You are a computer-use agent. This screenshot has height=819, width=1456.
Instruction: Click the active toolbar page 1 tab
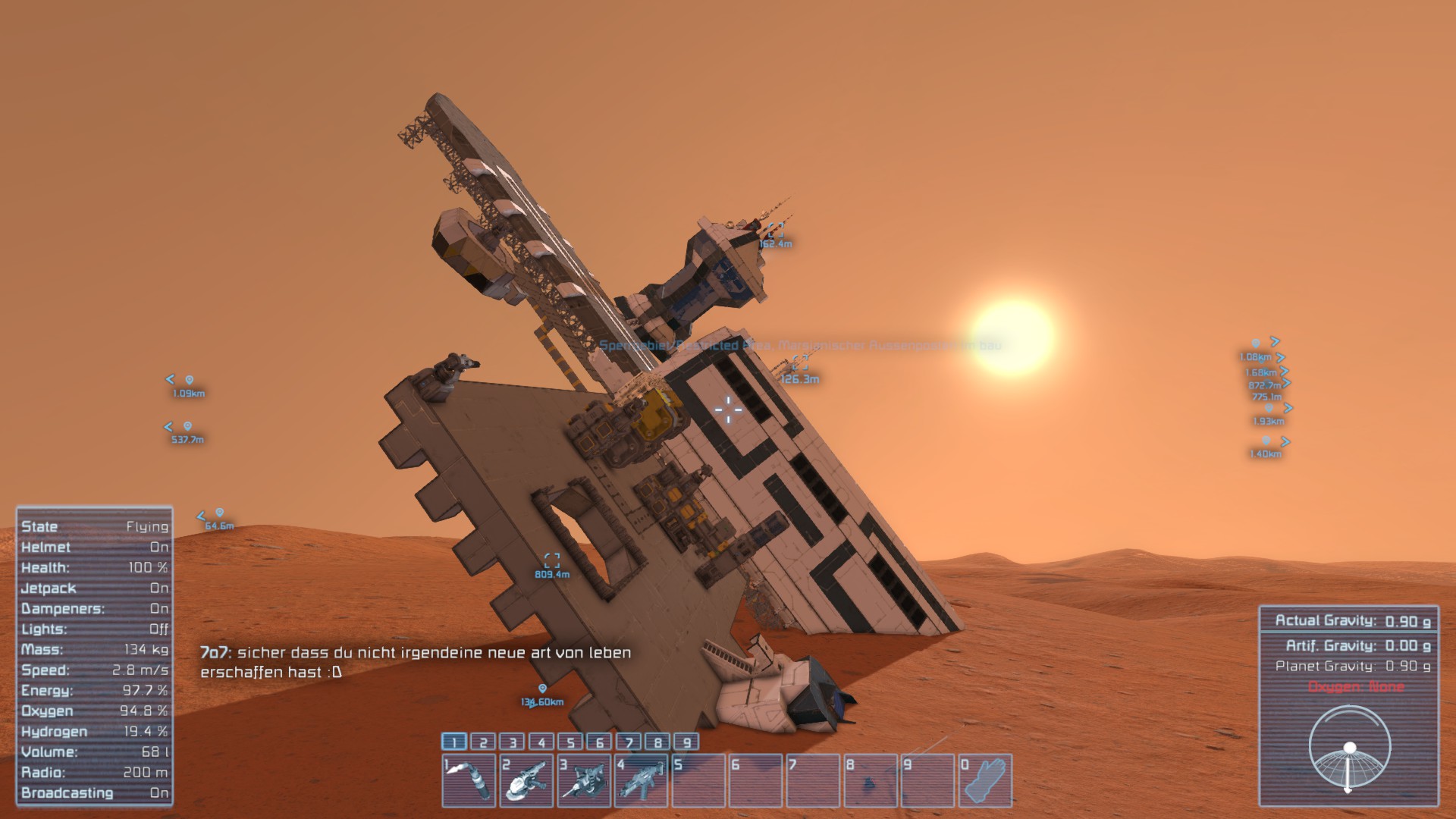[454, 742]
